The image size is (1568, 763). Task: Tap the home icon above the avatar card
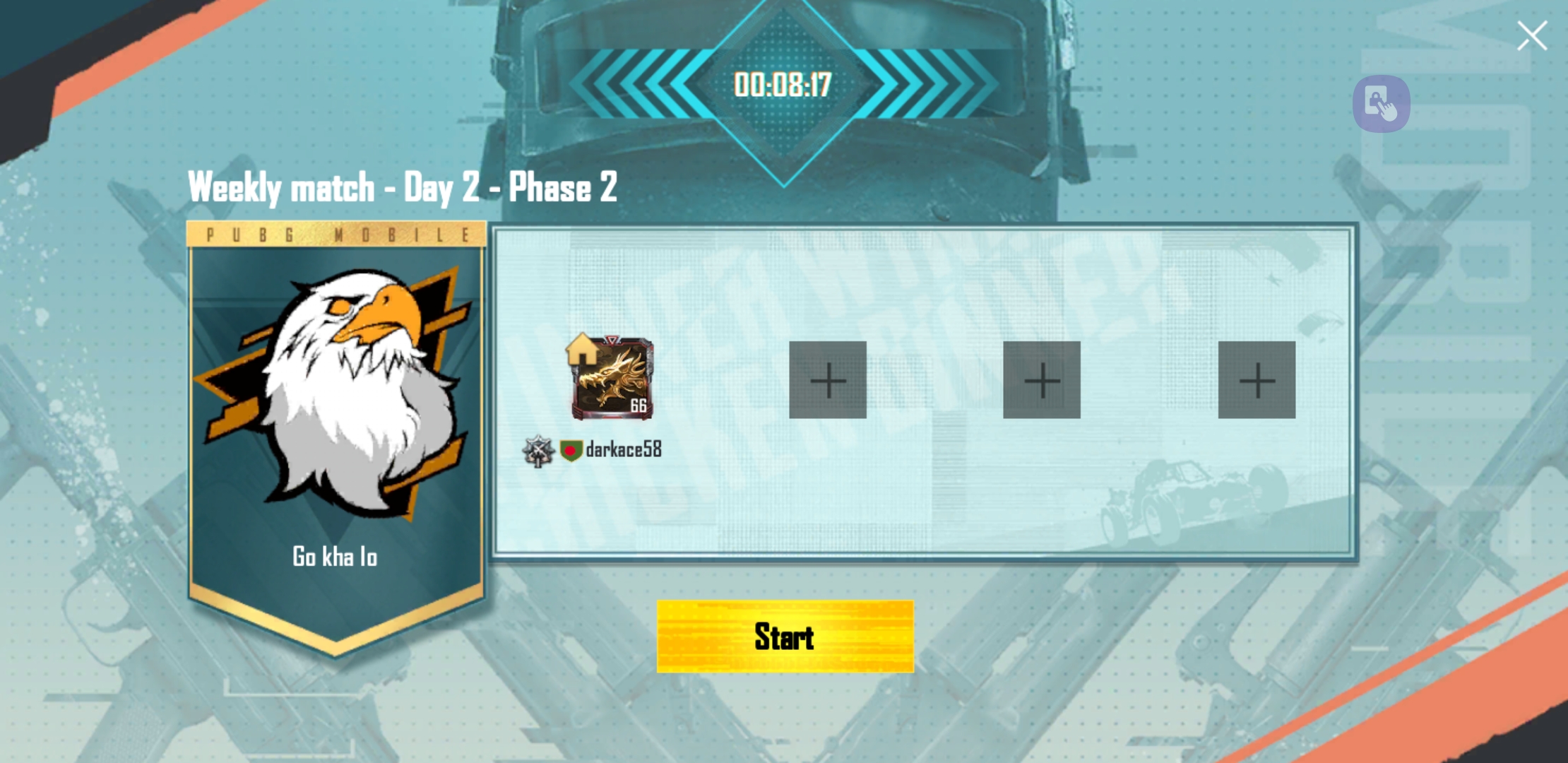pos(581,349)
